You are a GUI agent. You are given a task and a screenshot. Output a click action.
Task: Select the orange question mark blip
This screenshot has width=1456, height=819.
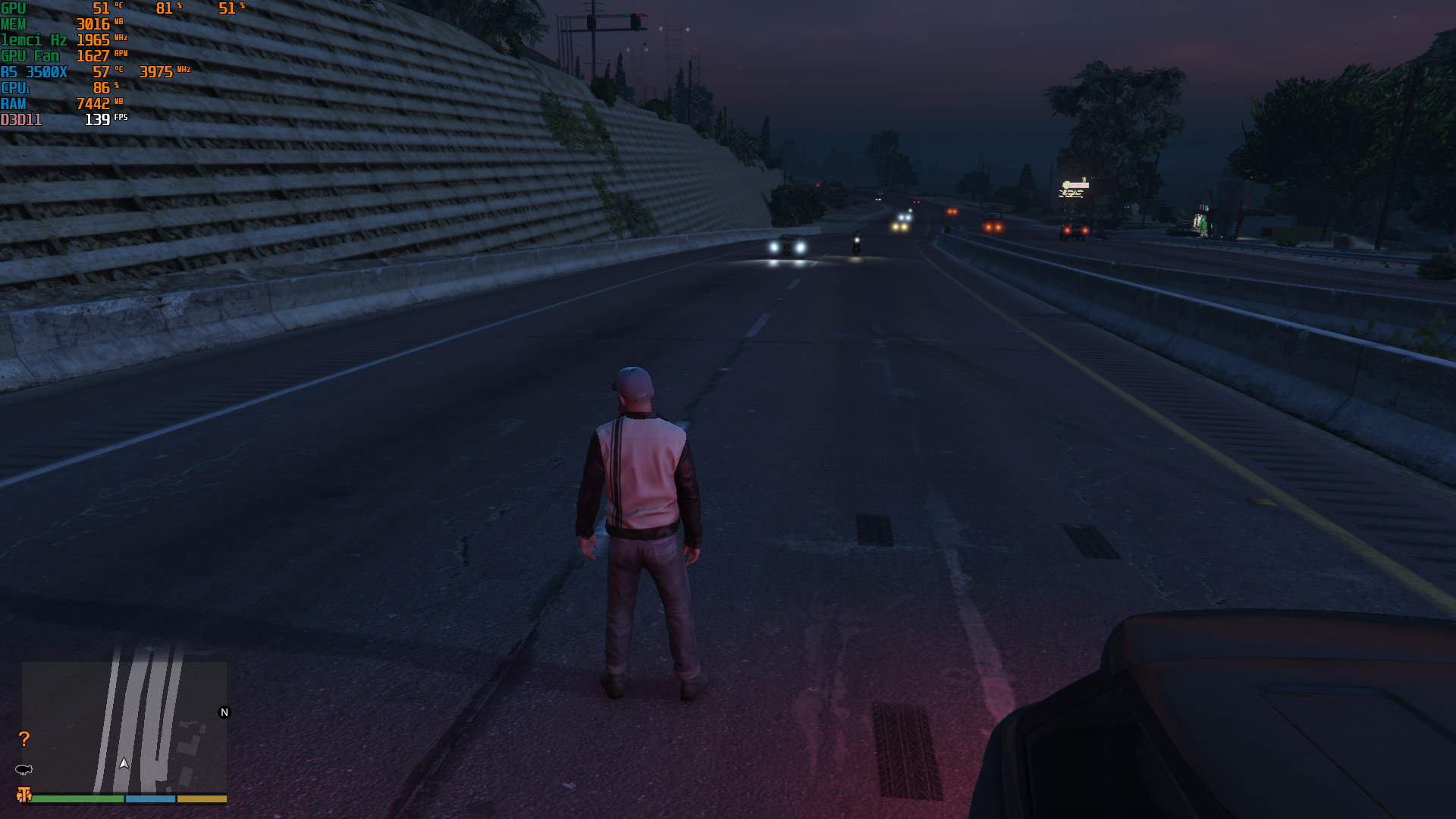coord(24,739)
